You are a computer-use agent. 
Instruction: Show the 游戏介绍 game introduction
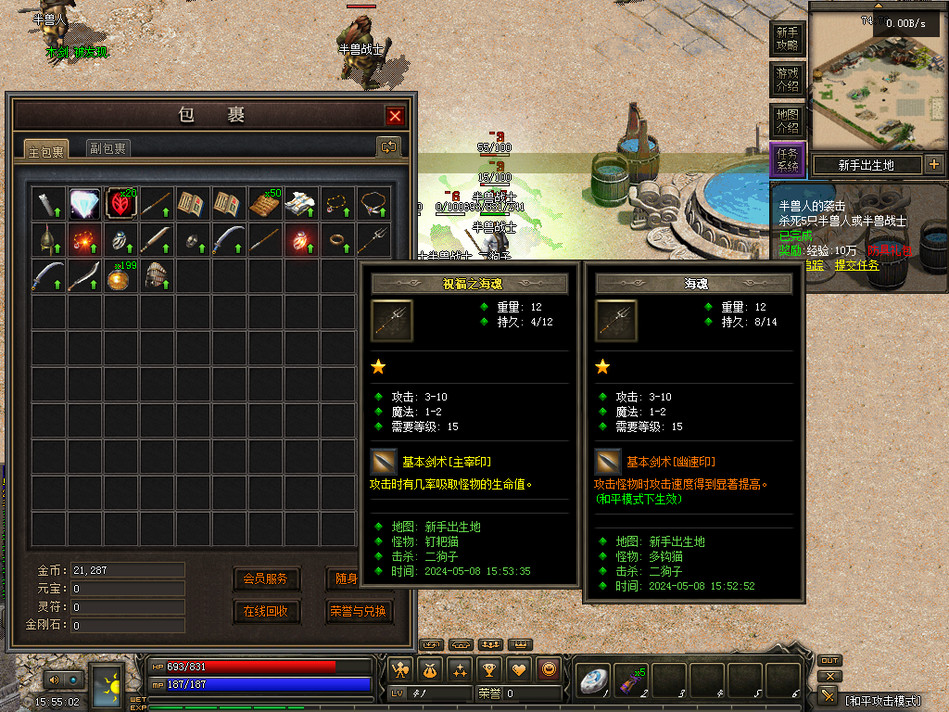coord(787,79)
